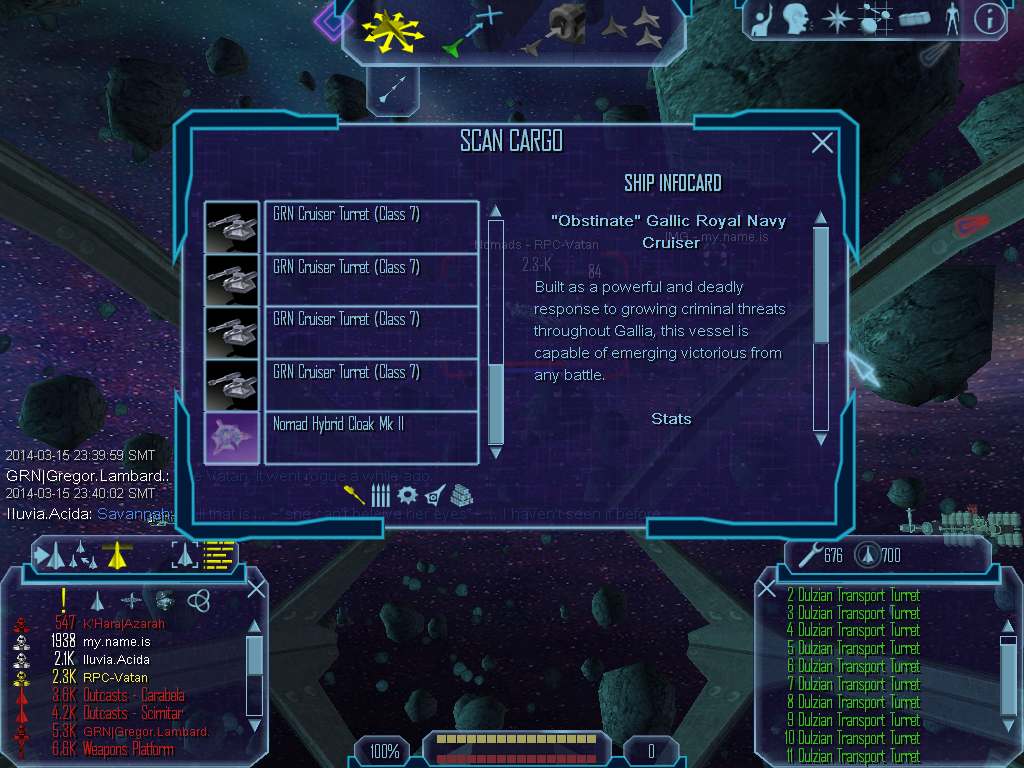Screen dimensions: 1024x768
Task: Close the Scan Cargo window
Action: pyautogui.click(x=822, y=143)
